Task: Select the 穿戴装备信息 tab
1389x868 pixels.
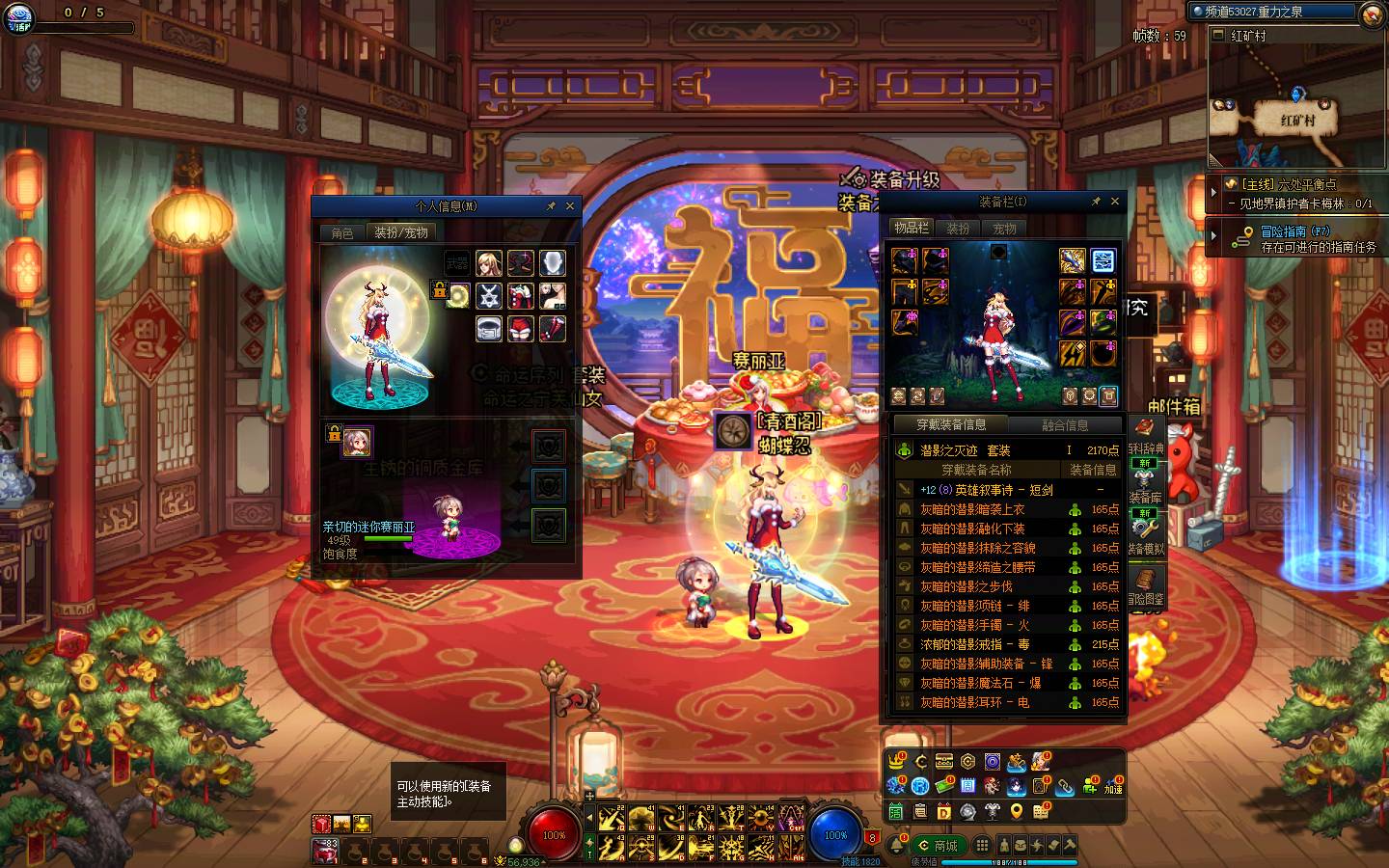Action: tap(950, 424)
